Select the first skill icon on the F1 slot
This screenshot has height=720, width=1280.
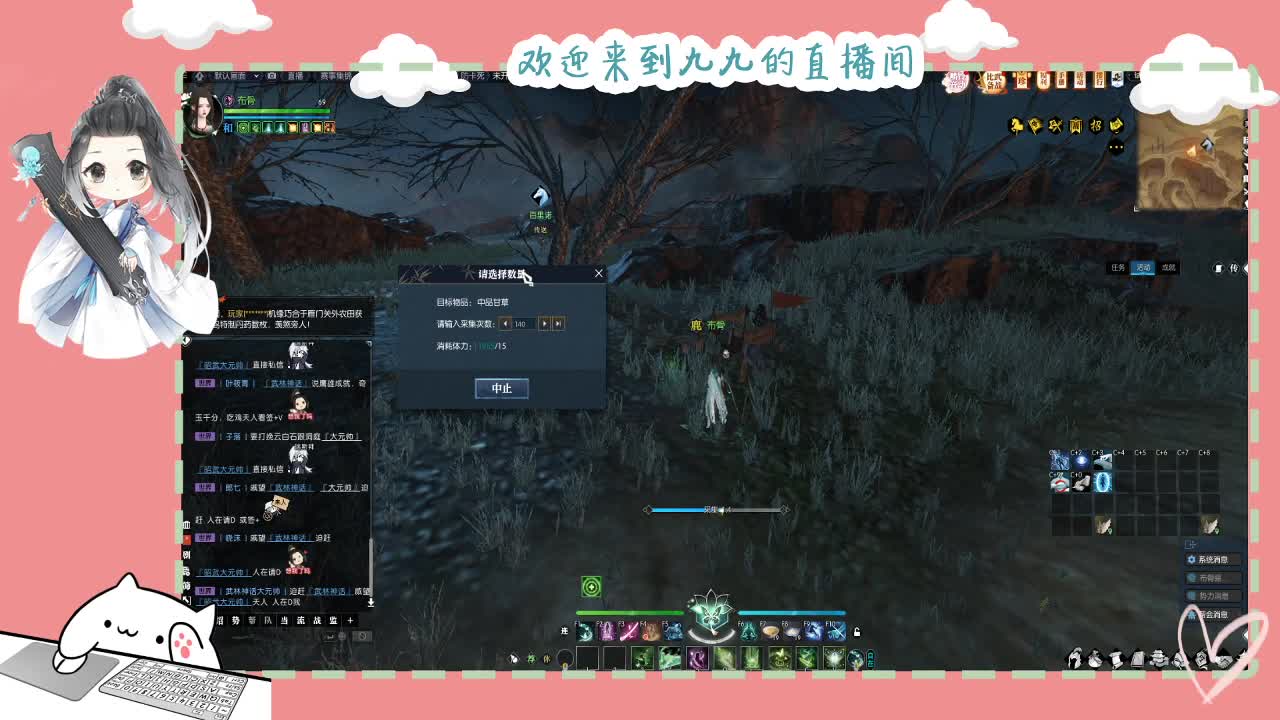click(x=585, y=630)
